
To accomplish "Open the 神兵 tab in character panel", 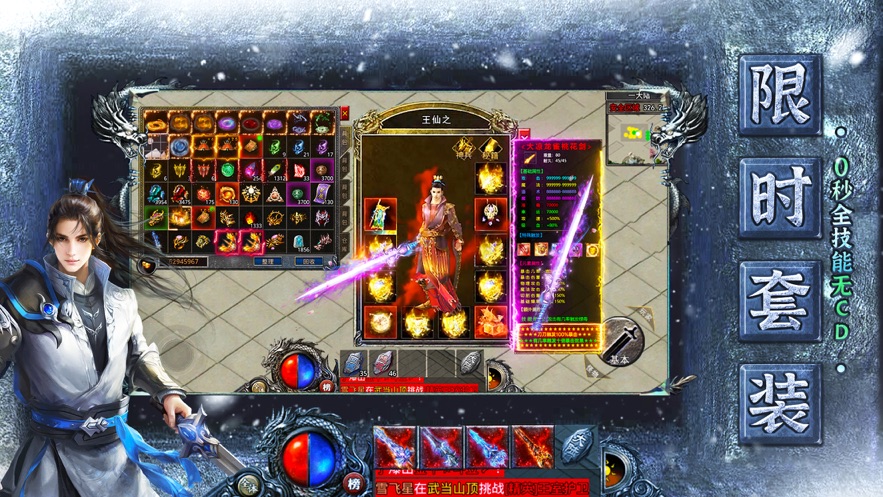I will 463,147.
